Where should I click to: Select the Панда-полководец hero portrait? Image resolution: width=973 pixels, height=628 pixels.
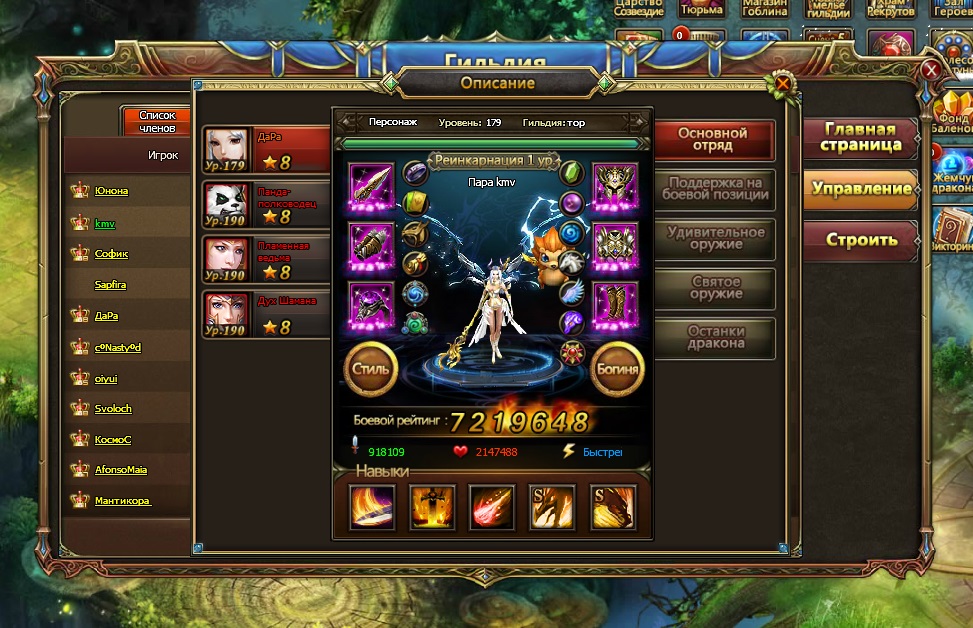click(227, 203)
